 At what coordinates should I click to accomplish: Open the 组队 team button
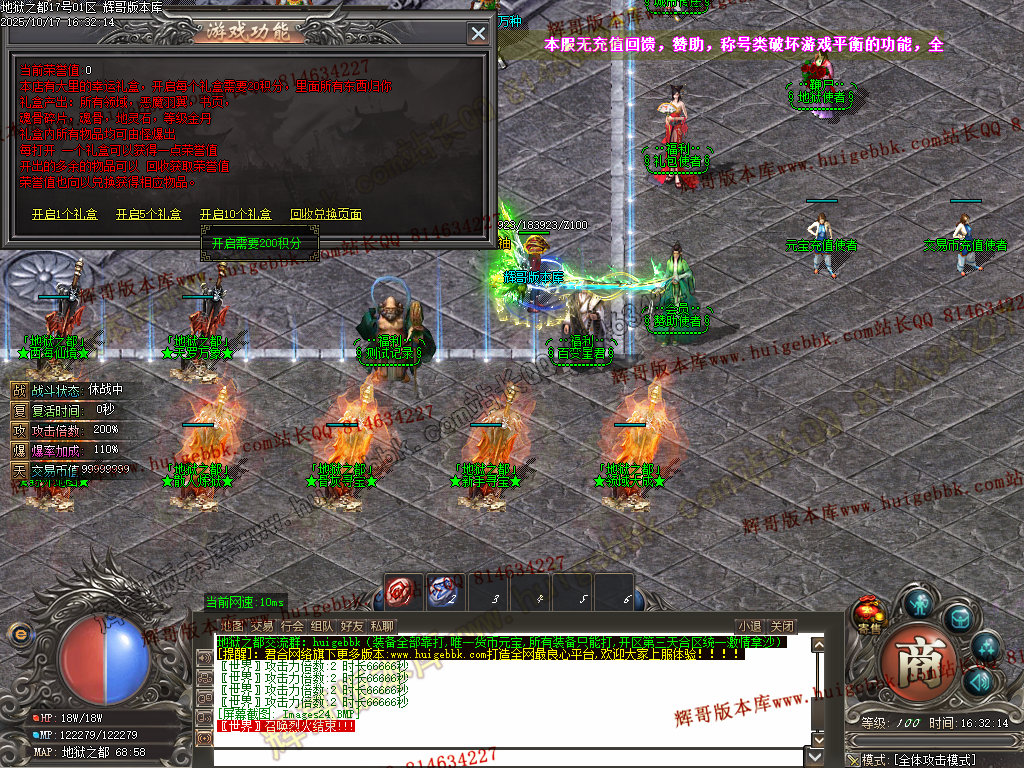(322, 626)
